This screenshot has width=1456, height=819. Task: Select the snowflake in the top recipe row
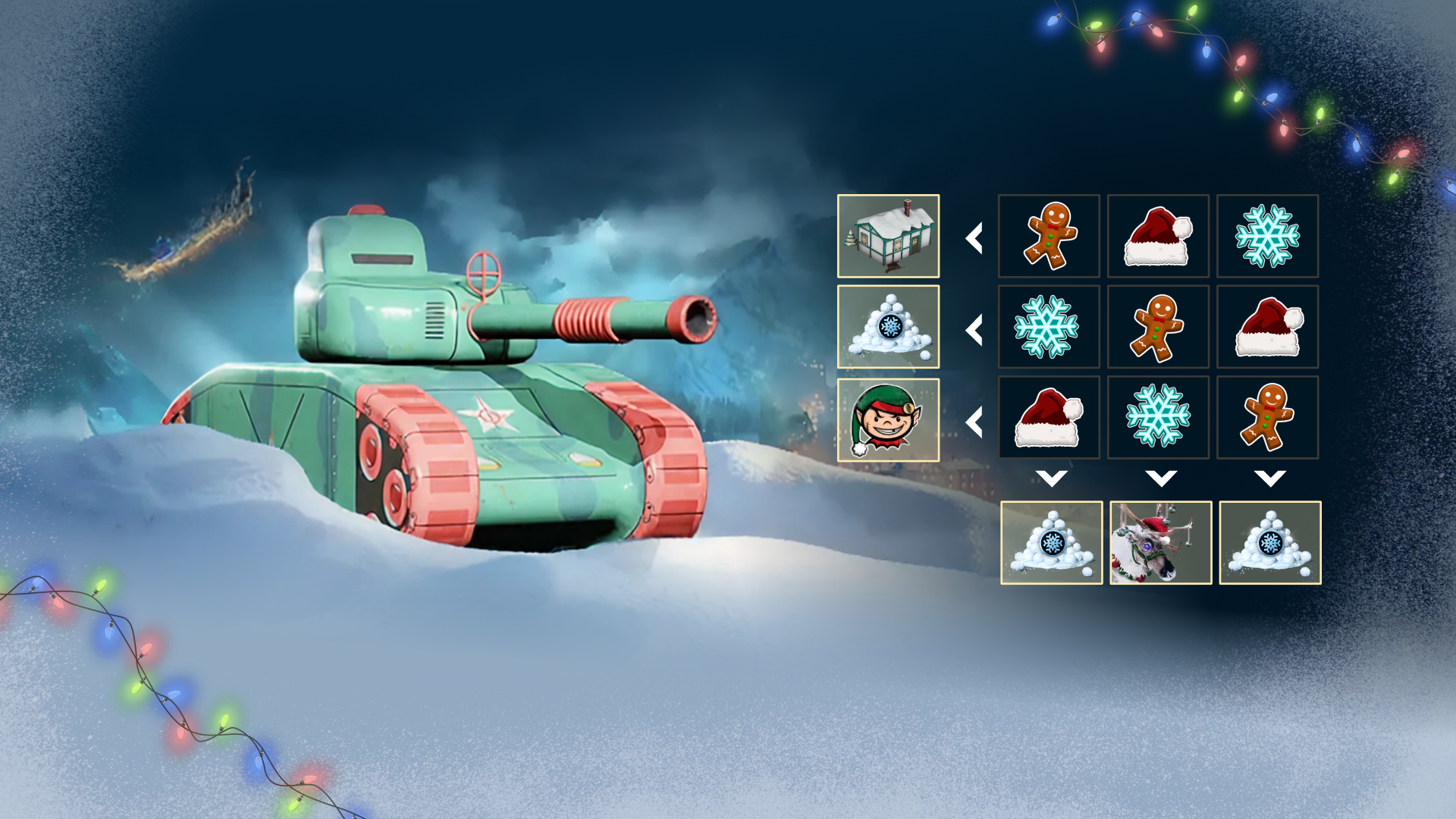click(x=1268, y=237)
